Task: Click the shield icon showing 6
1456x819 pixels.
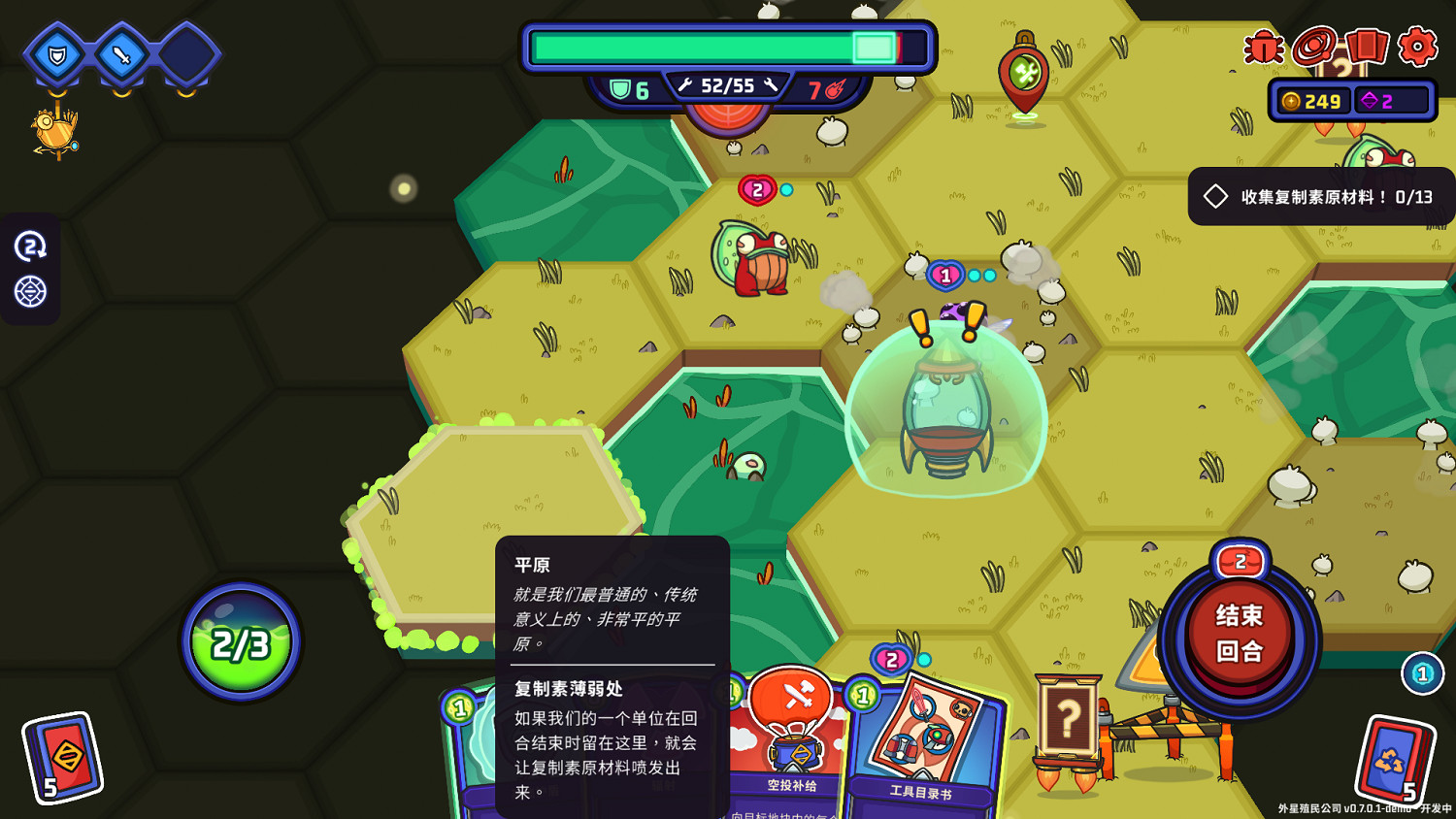Action: pos(627,85)
